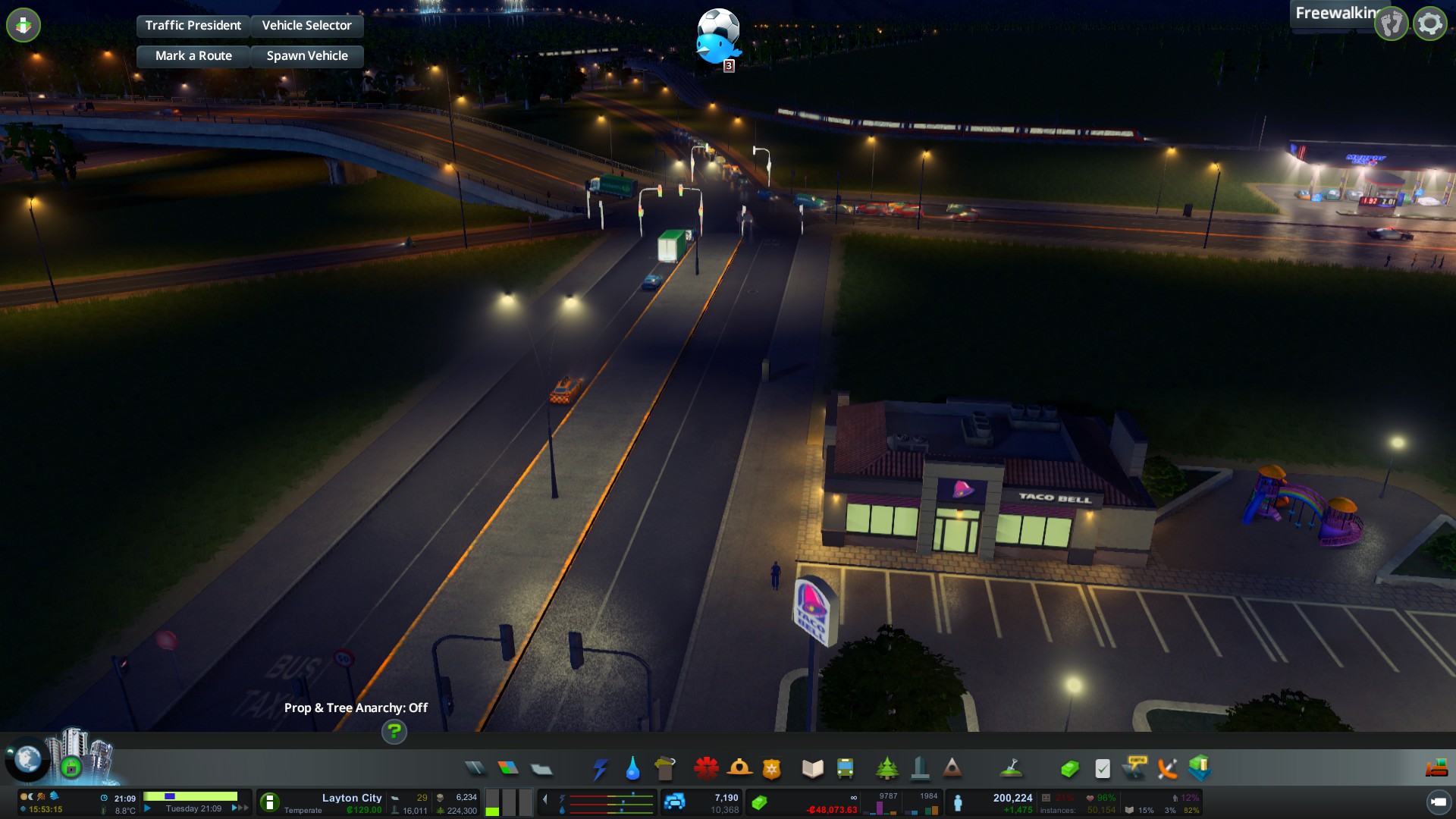This screenshot has height=819, width=1456.
Task: Open the Traffic President panel
Action: [193, 26]
